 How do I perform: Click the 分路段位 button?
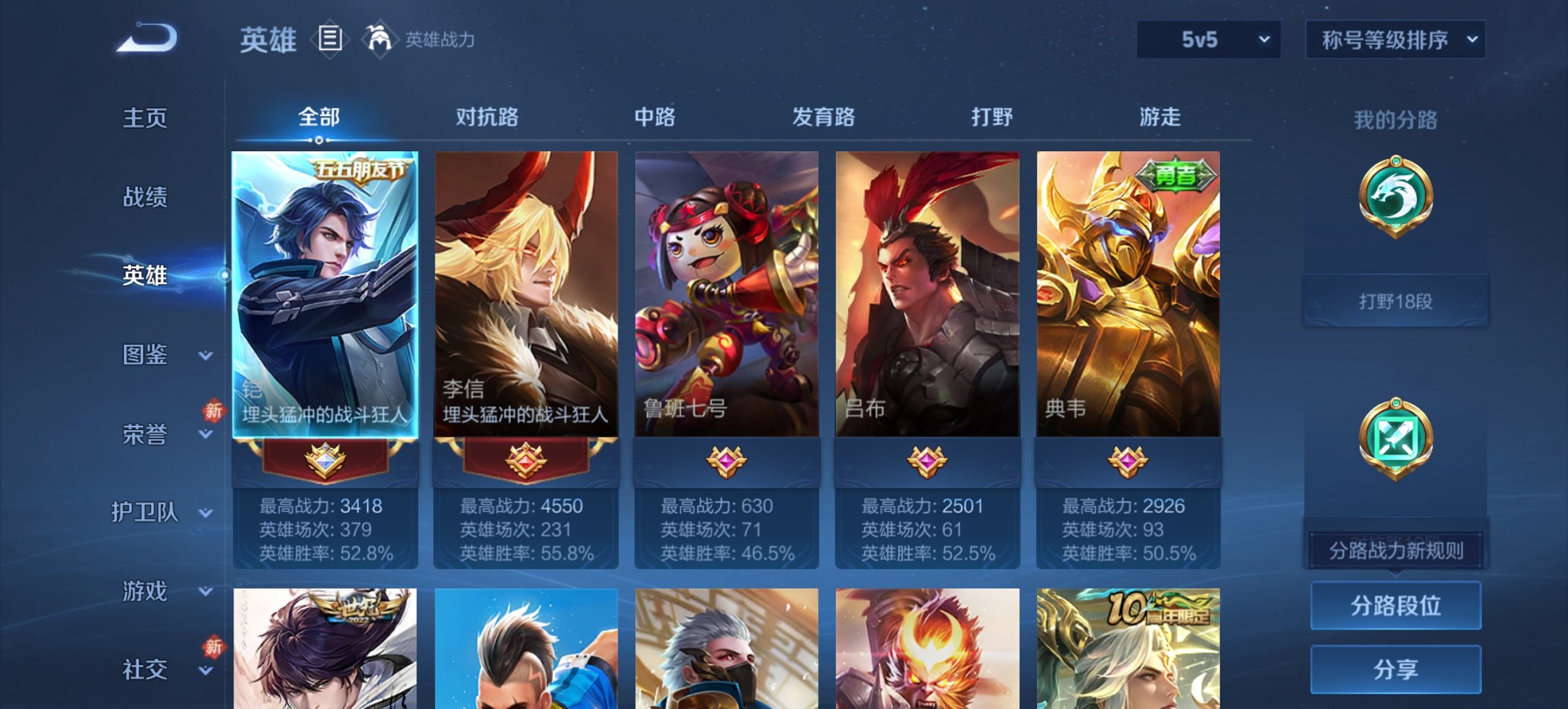tap(1396, 605)
